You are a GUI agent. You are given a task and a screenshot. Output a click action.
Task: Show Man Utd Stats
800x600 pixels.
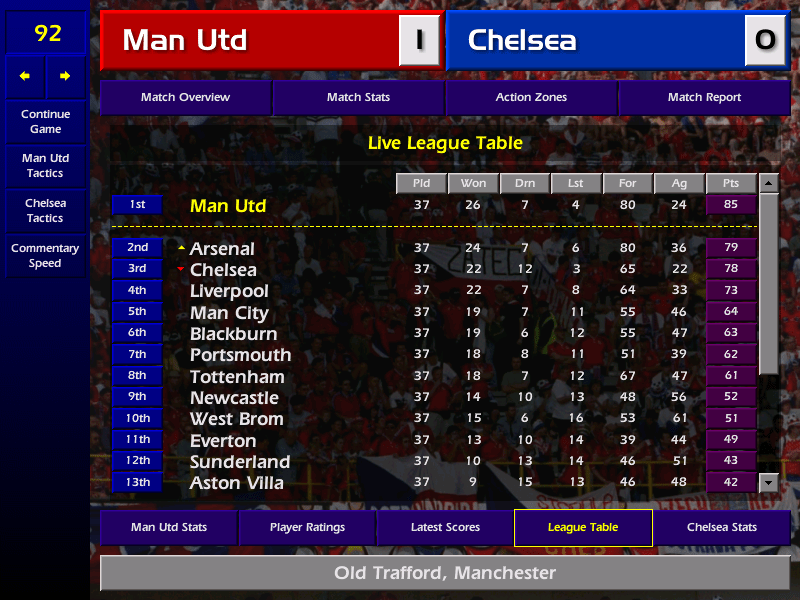(x=168, y=528)
